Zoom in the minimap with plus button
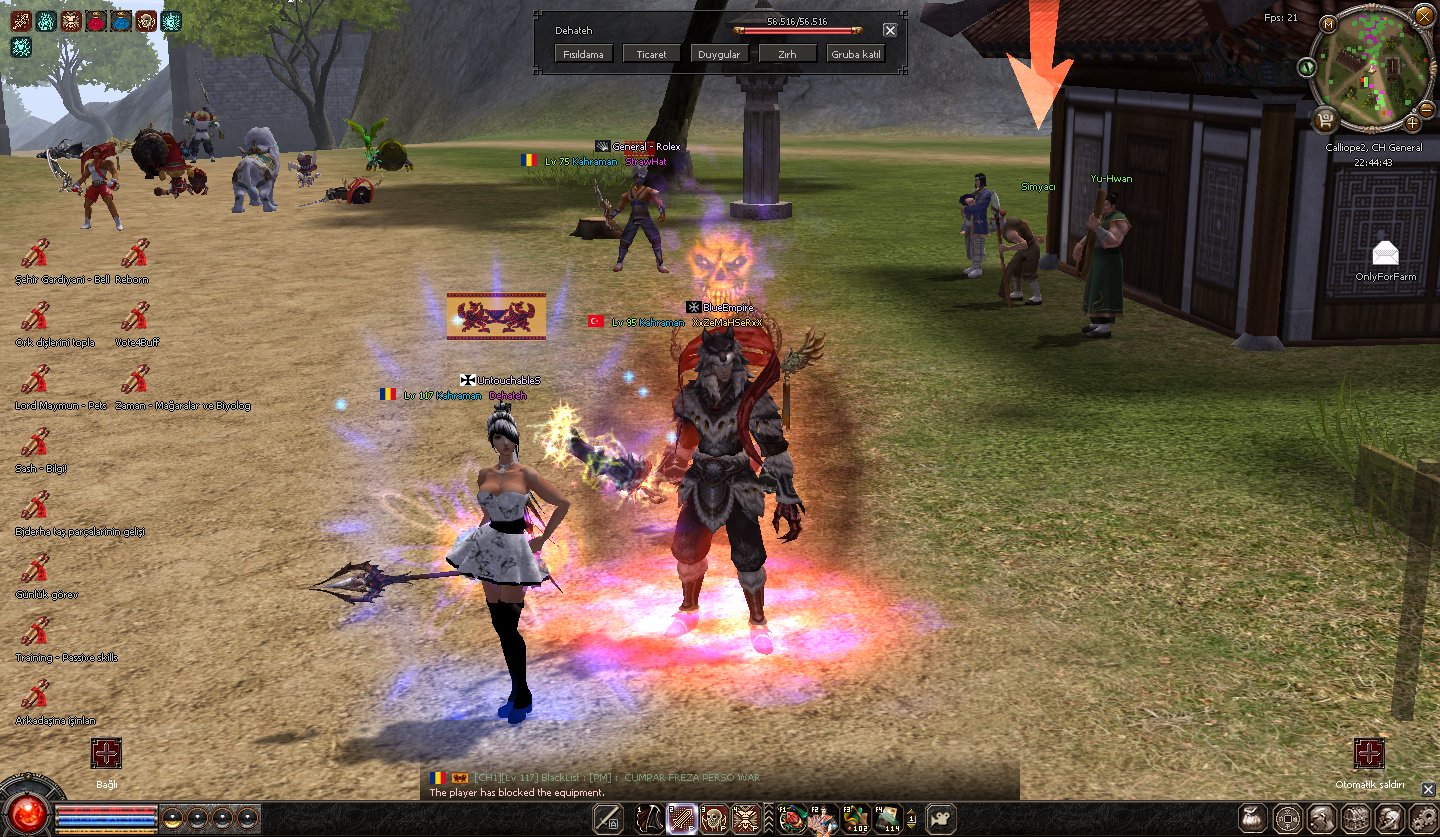 tap(1412, 123)
